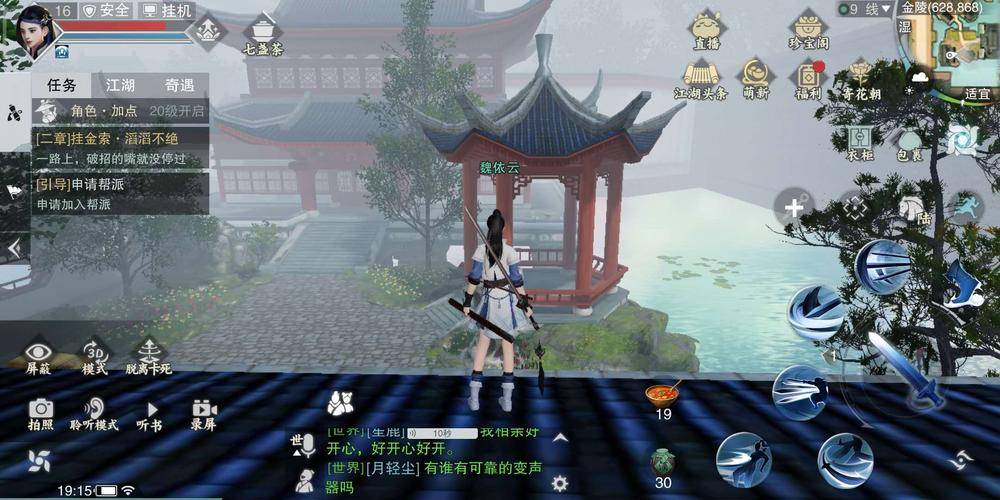Viewport: 1000px width, 500px height.
Task: Switch to the 江湖 tab
Action: tap(120, 86)
